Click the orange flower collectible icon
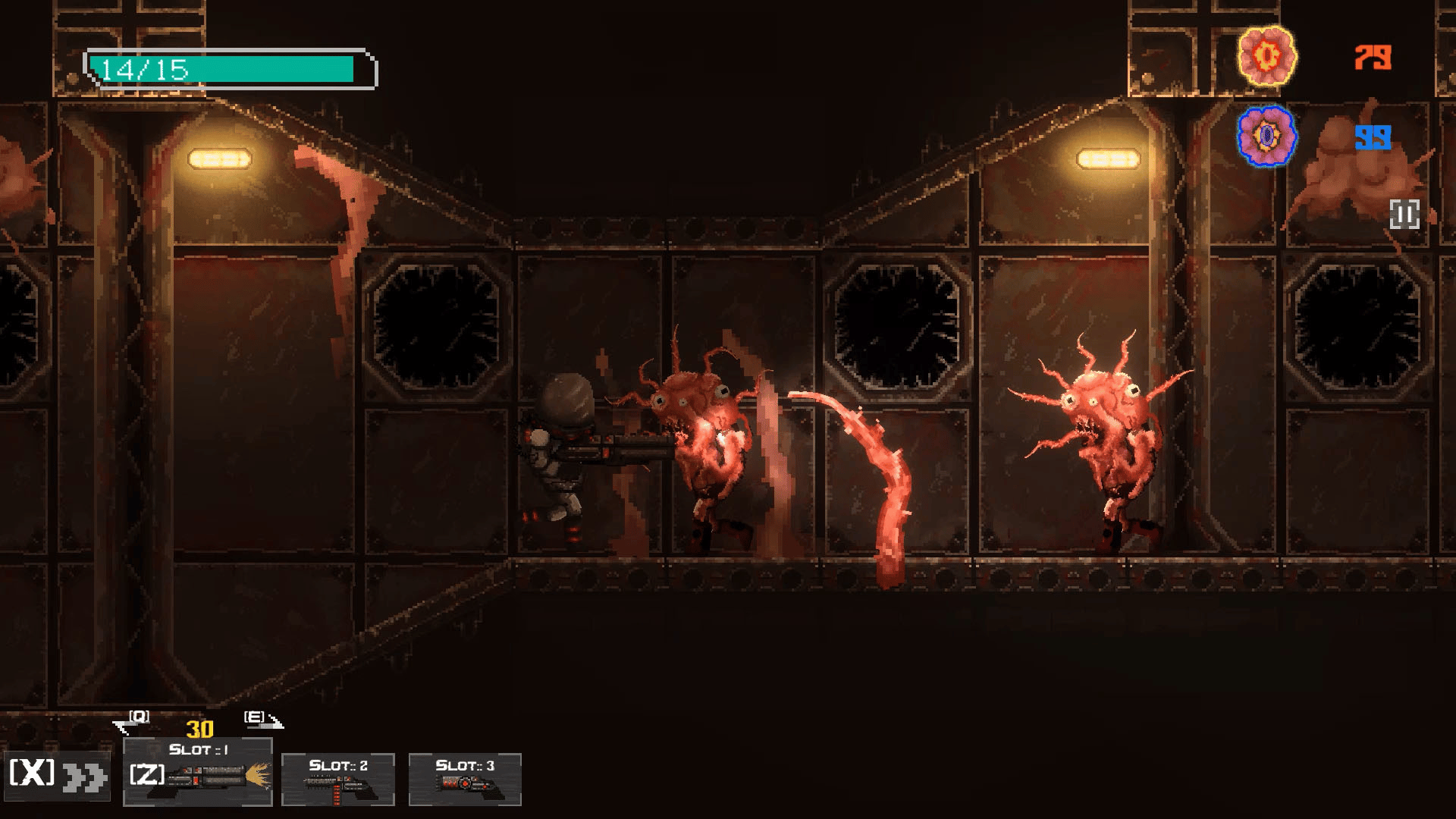 [x=1266, y=56]
